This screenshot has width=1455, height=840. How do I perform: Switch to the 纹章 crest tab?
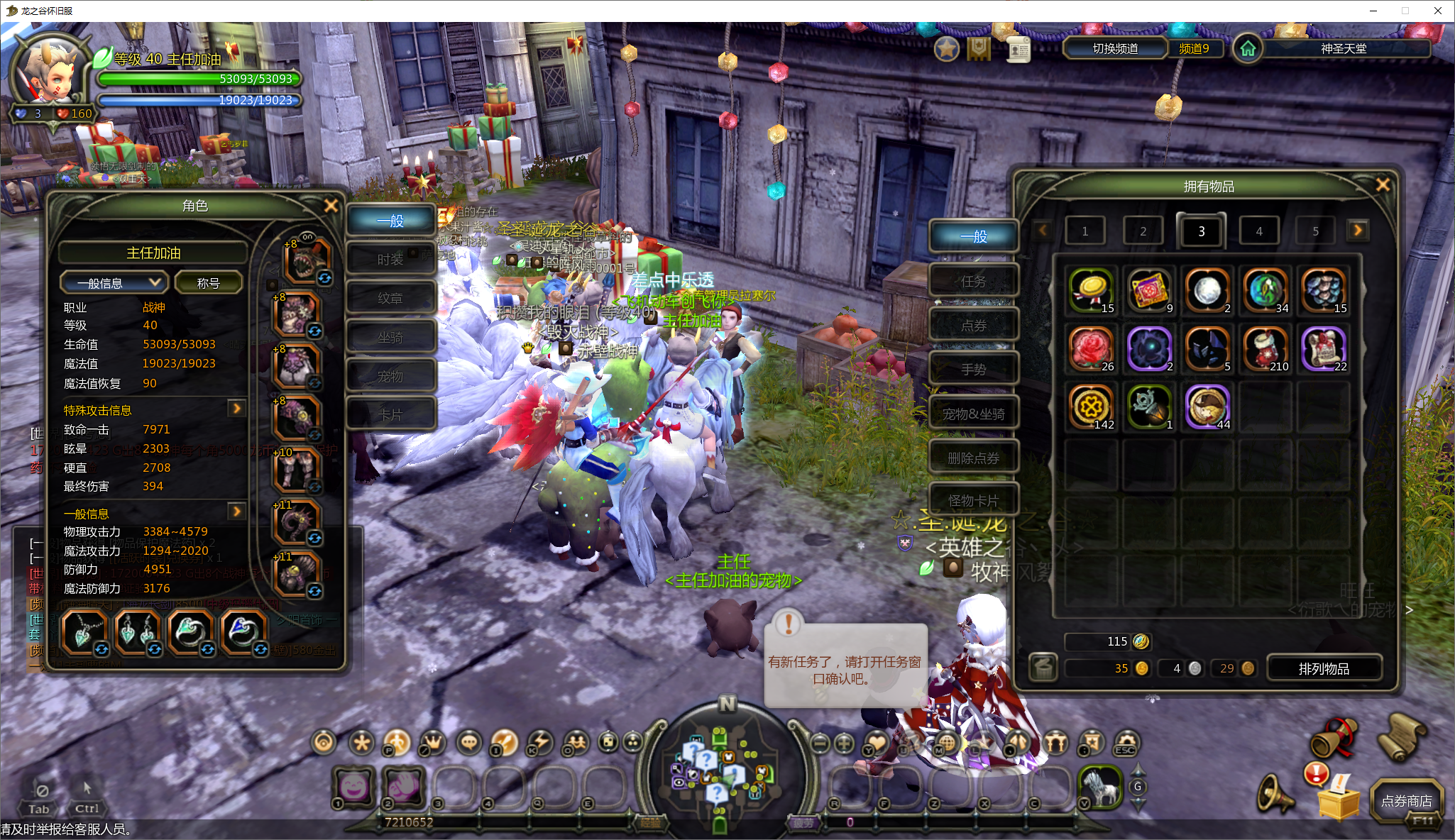tap(390, 299)
